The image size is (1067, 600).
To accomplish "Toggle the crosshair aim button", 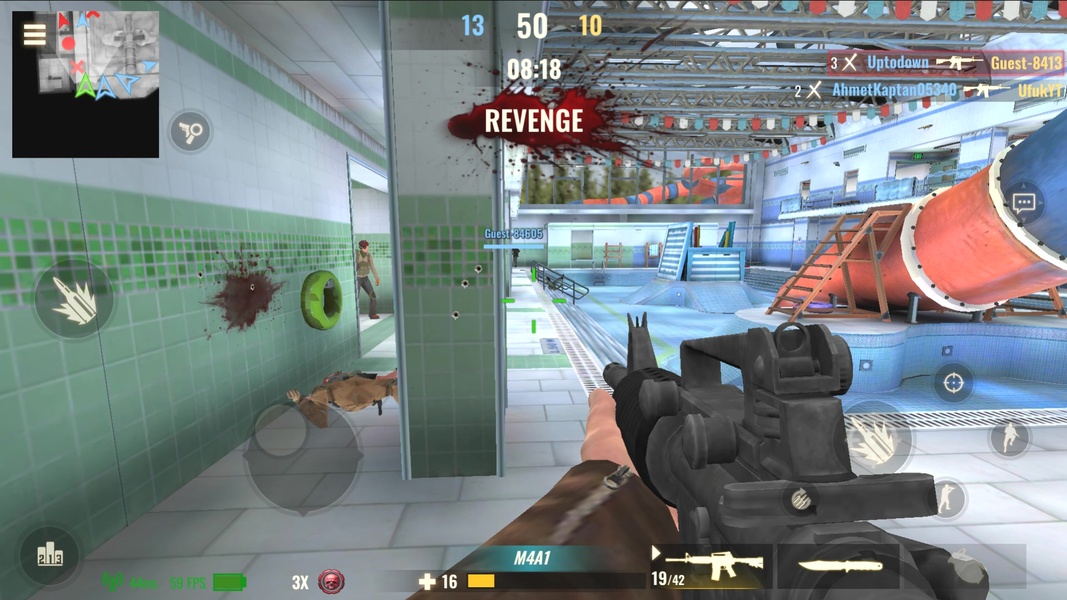I will point(953,382).
